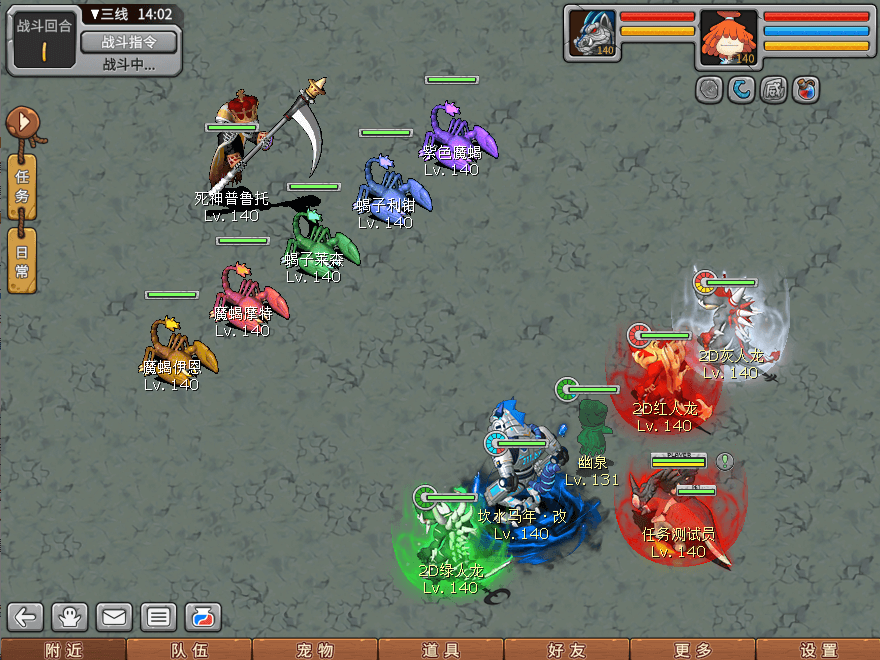Select the wolf pet portrait
The height and width of the screenshot is (660, 880).
coord(593,33)
